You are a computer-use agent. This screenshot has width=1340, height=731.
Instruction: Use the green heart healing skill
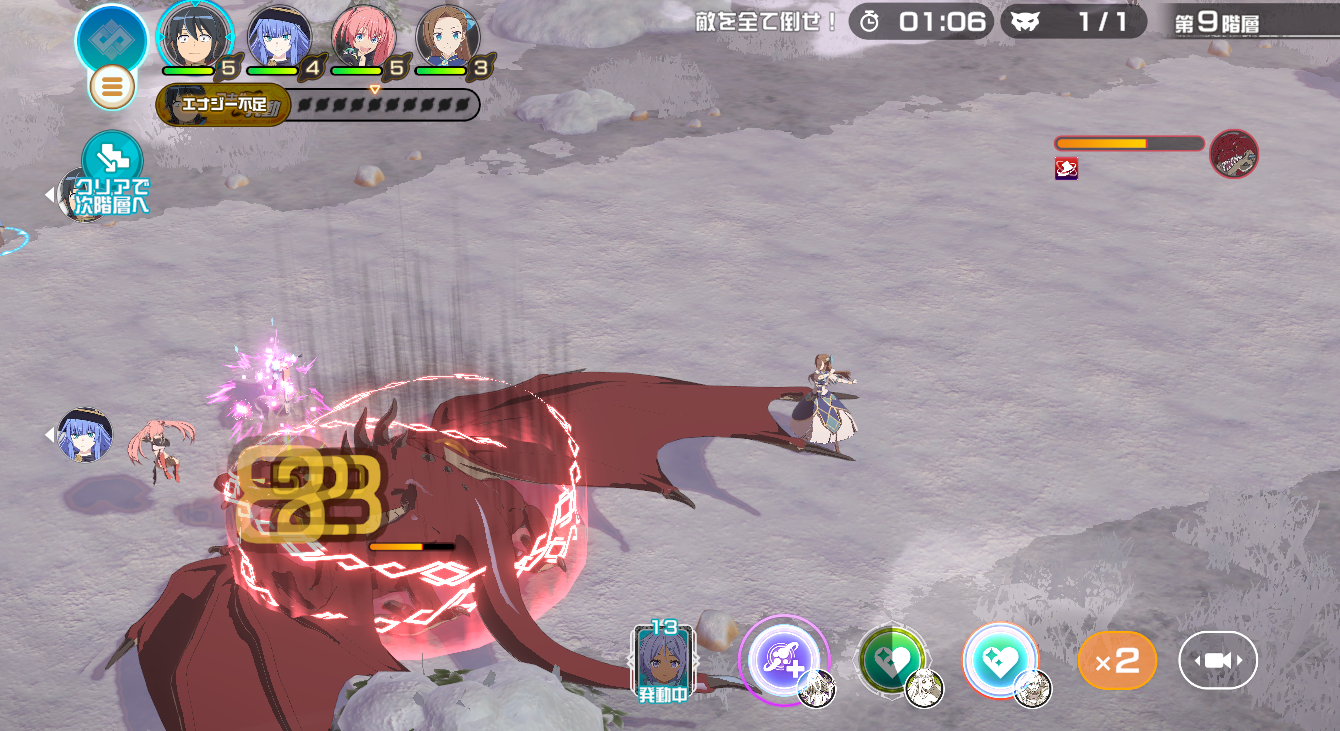pyautogui.click(x=889, y=660)
